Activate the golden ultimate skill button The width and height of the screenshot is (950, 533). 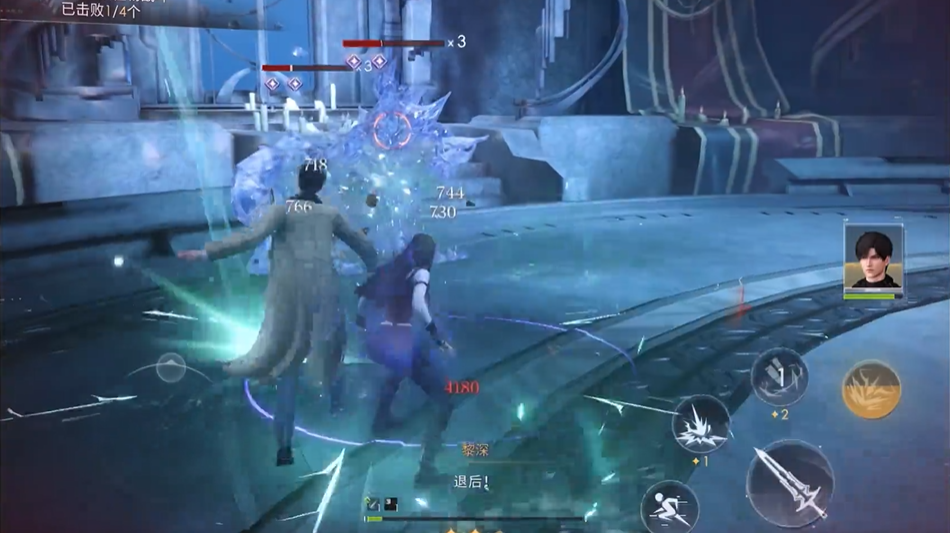coord(871,389)
